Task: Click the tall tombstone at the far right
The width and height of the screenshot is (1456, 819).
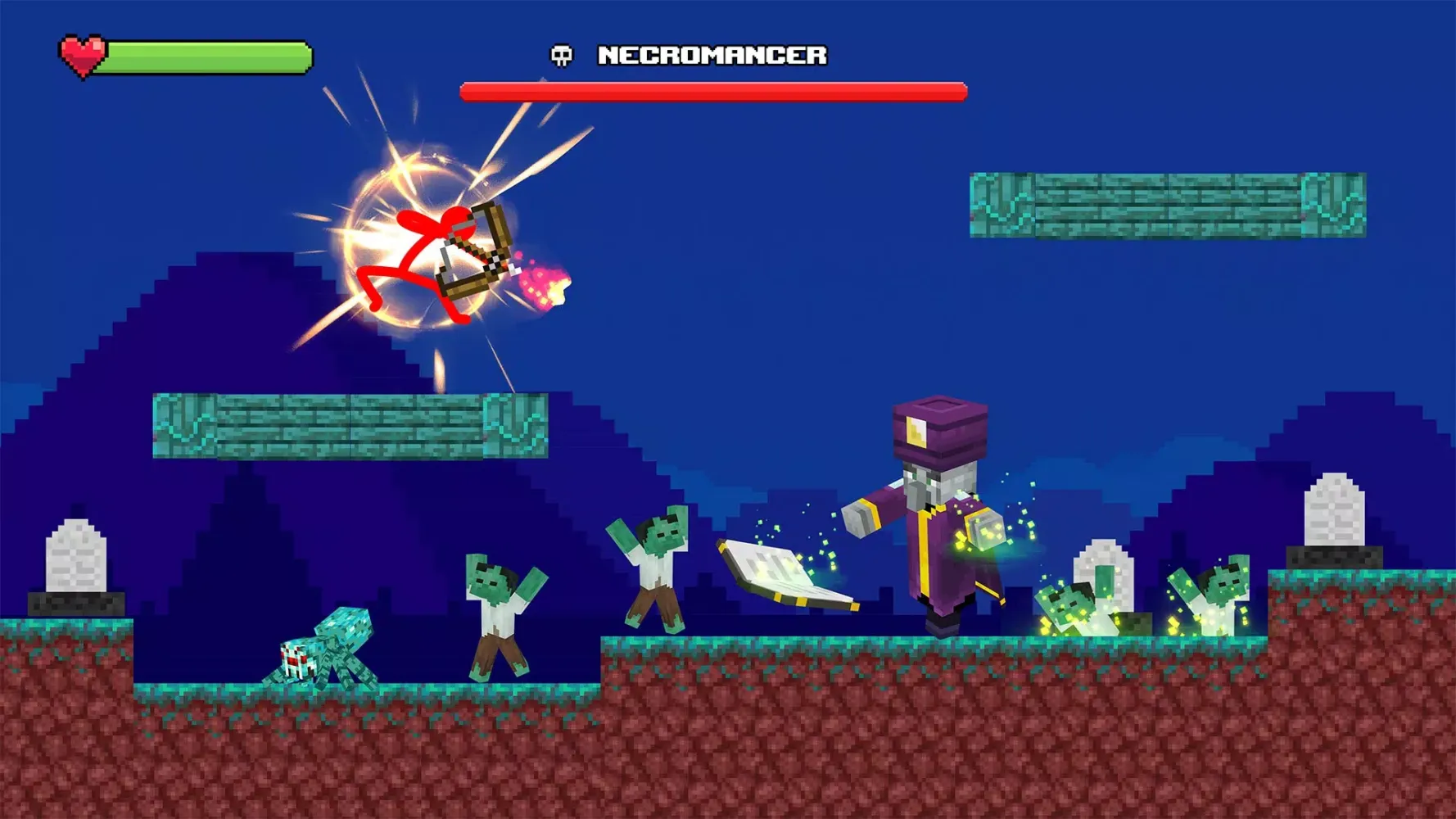Action: pos(1335,512)
